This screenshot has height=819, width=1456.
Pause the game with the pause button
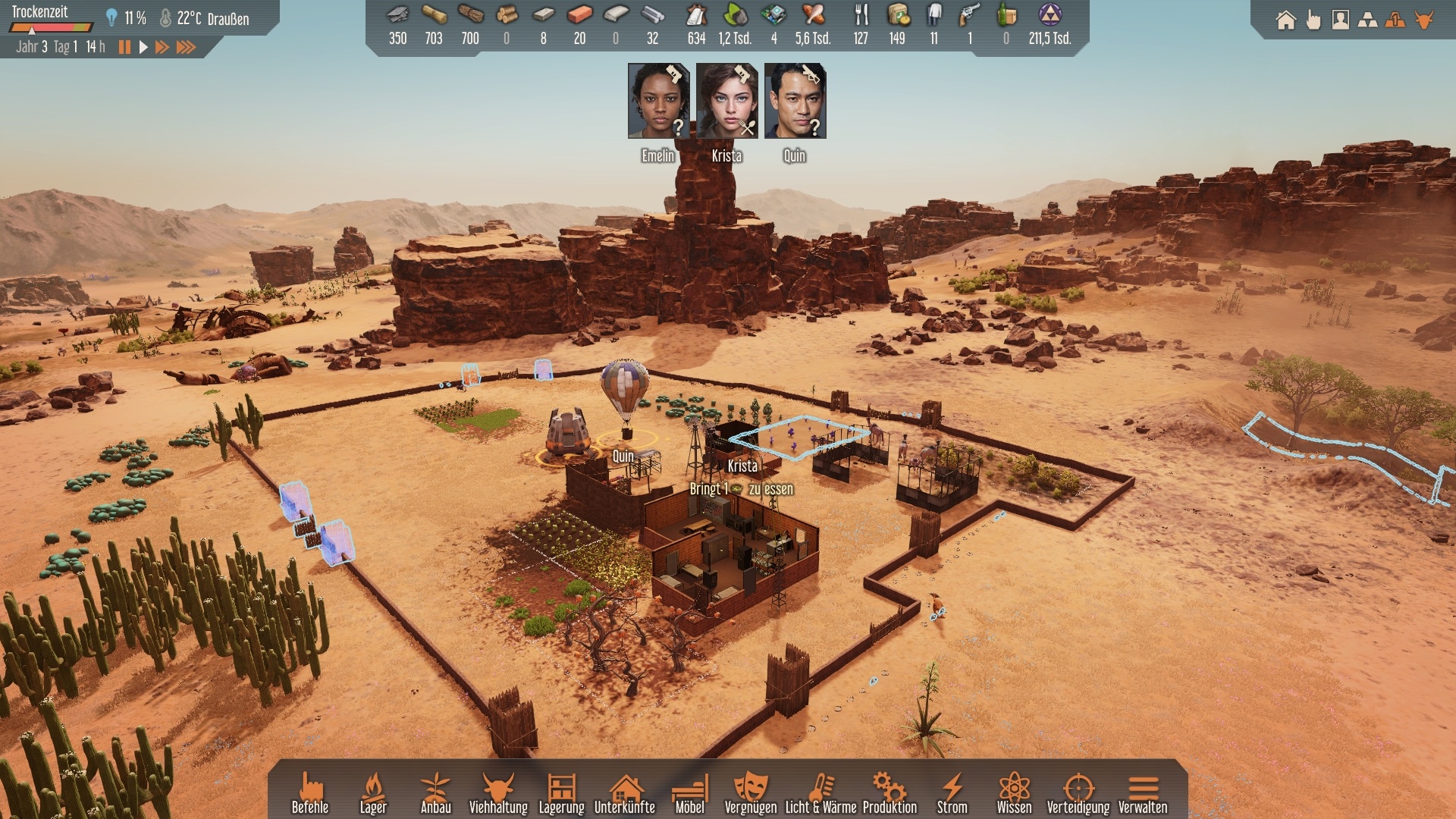click(x=124, y=47)
